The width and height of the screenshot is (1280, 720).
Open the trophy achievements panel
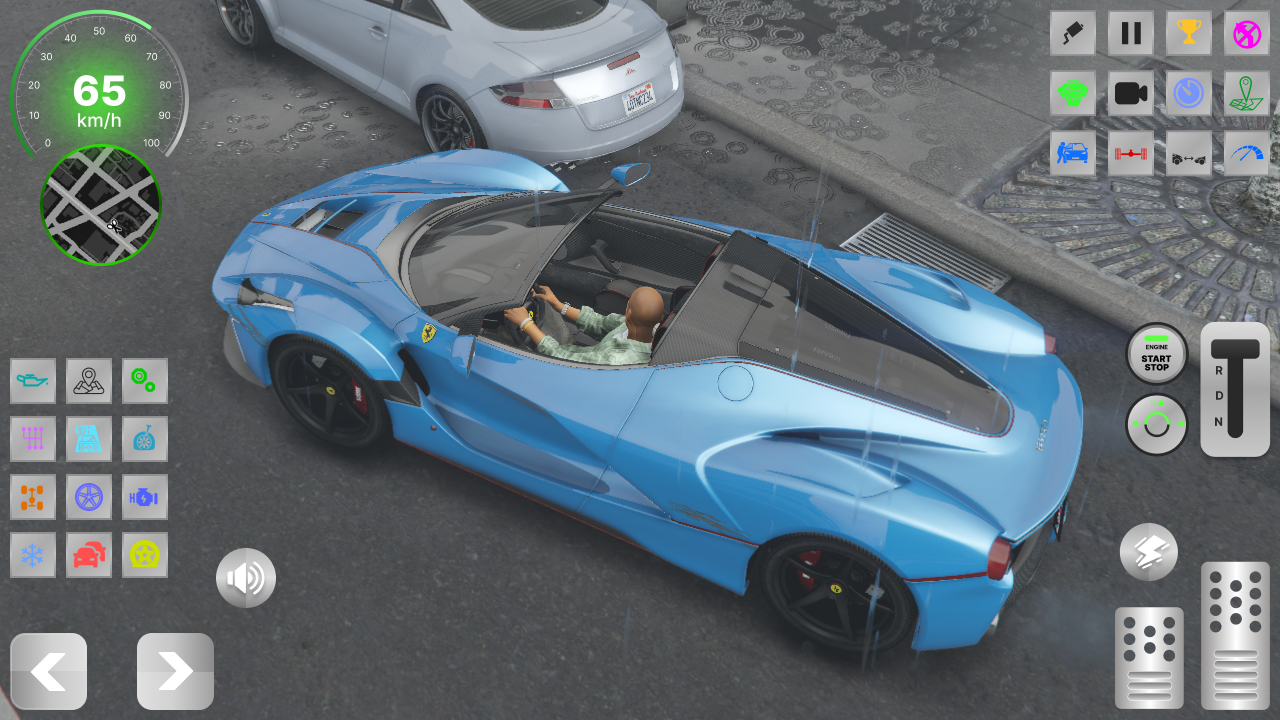1187,33
